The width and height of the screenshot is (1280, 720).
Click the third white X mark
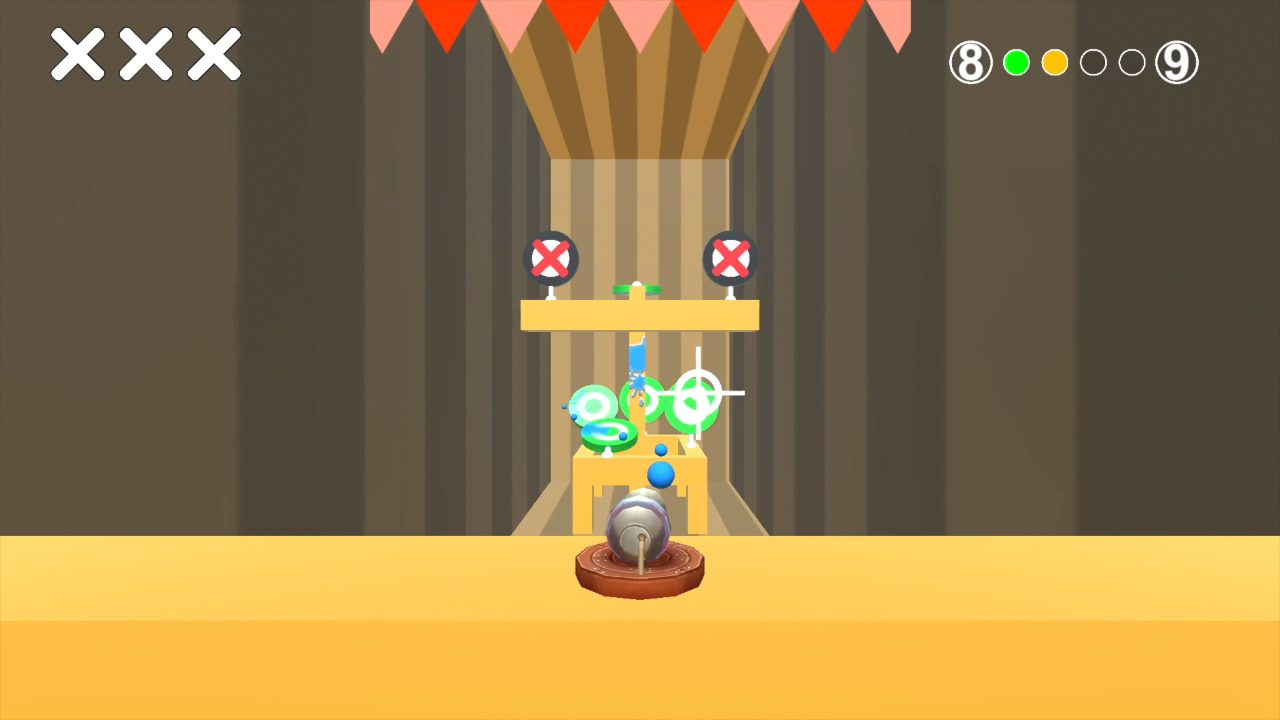click(214, 54)
